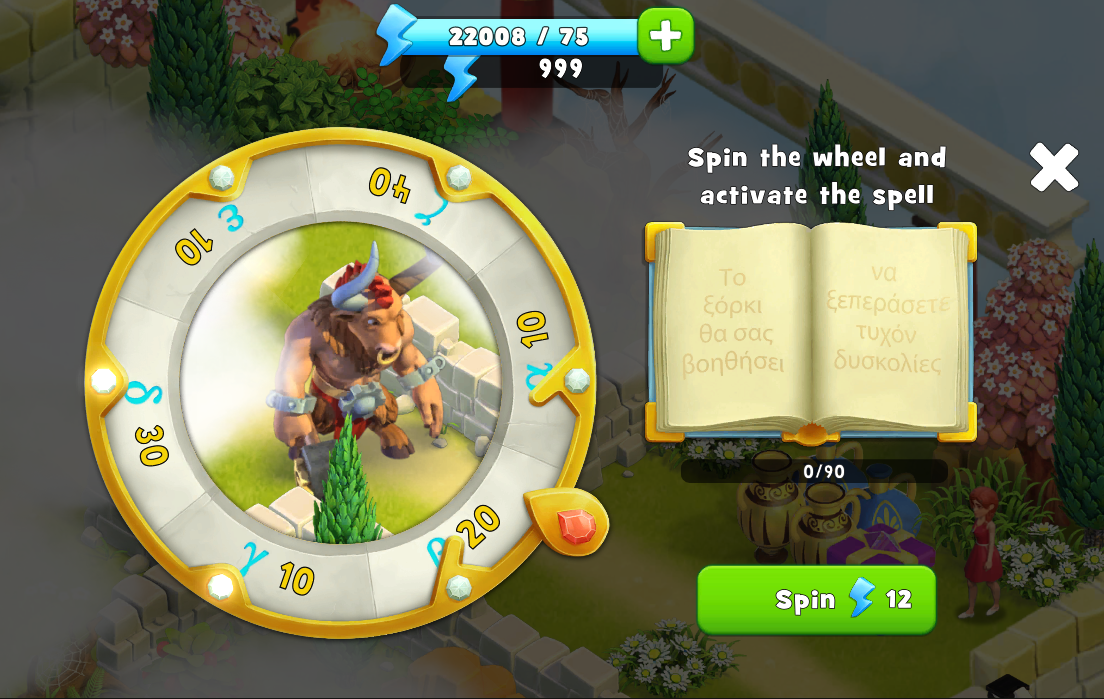Screen dimensions: 1104x699
Task: Add more energy with the green plus
Action: 665,36
